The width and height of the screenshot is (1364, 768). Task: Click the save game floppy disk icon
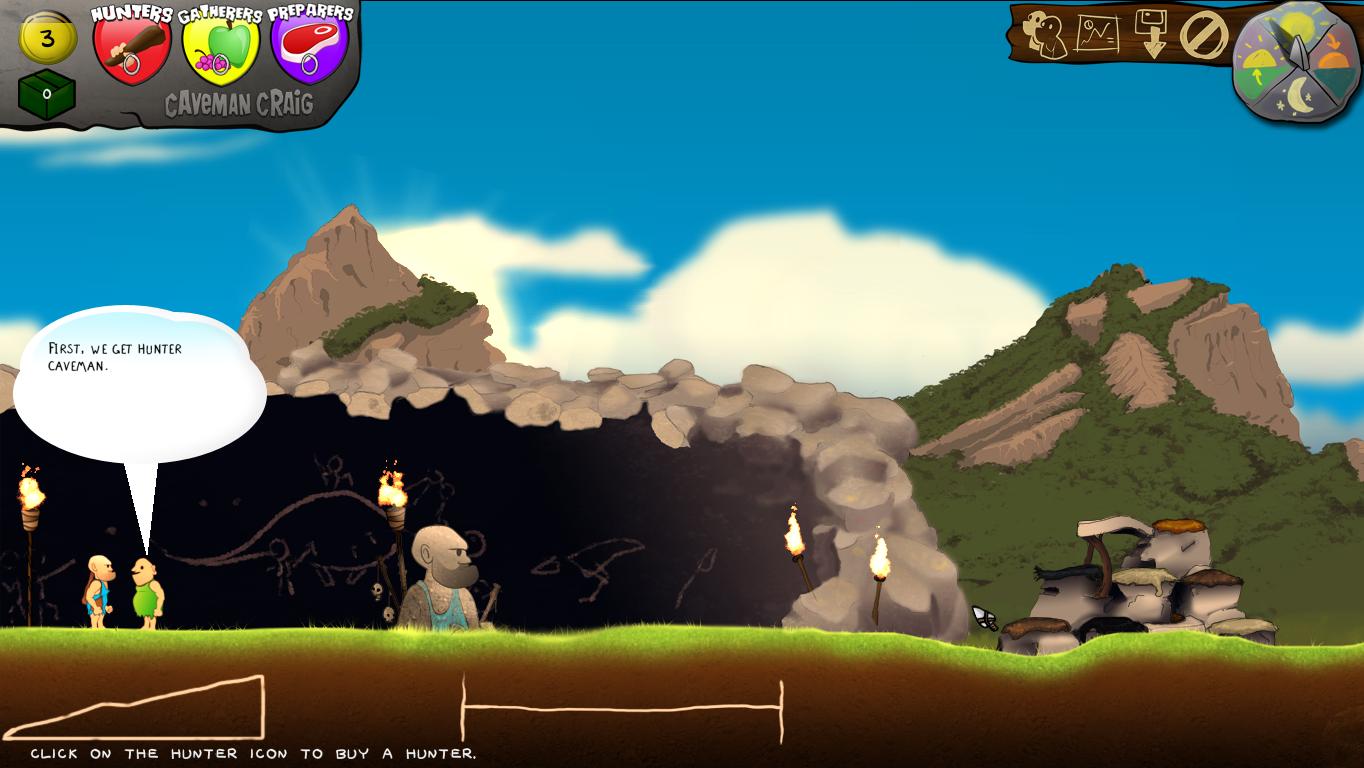(1151, 33)
